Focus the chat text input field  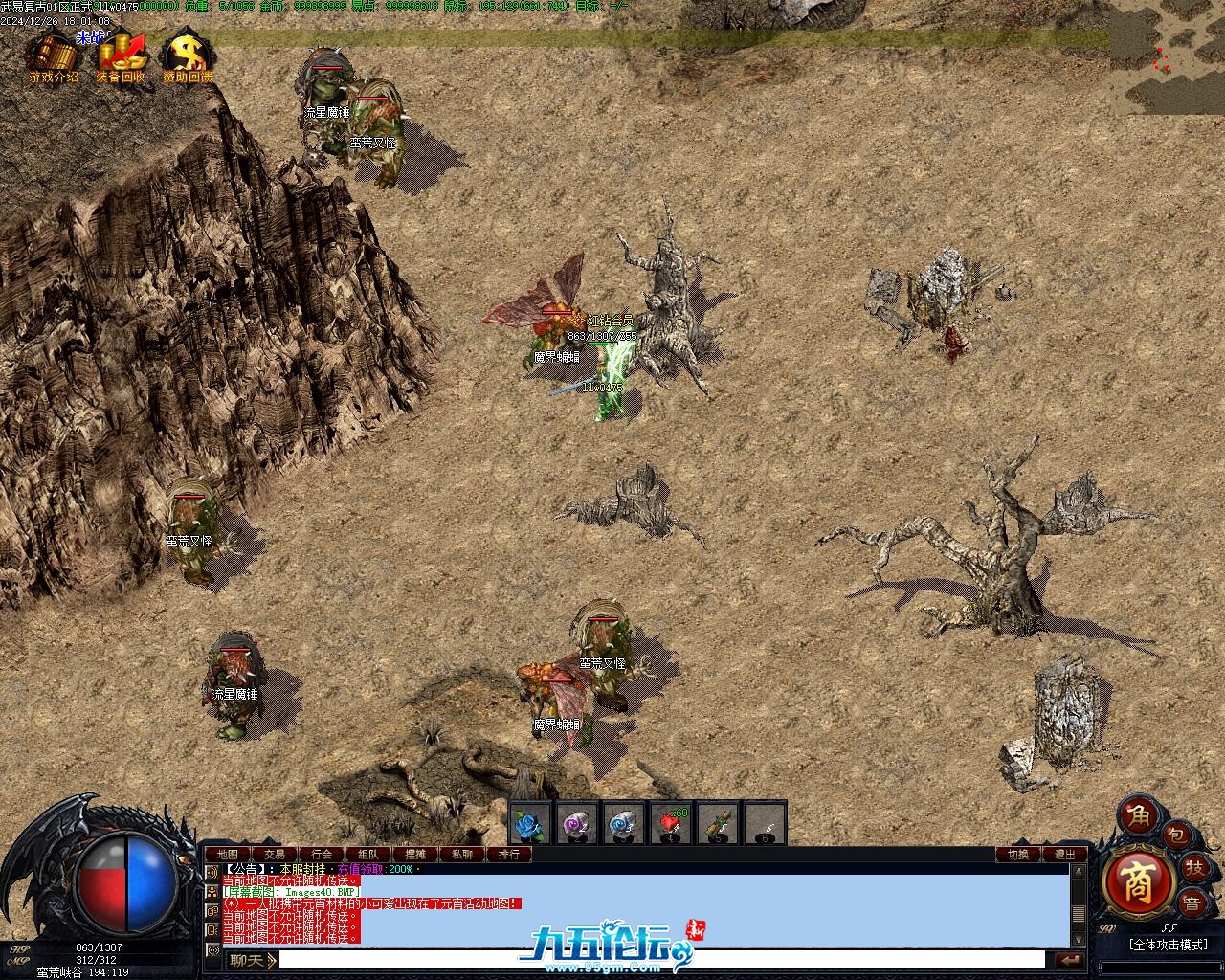pos(660,960)
